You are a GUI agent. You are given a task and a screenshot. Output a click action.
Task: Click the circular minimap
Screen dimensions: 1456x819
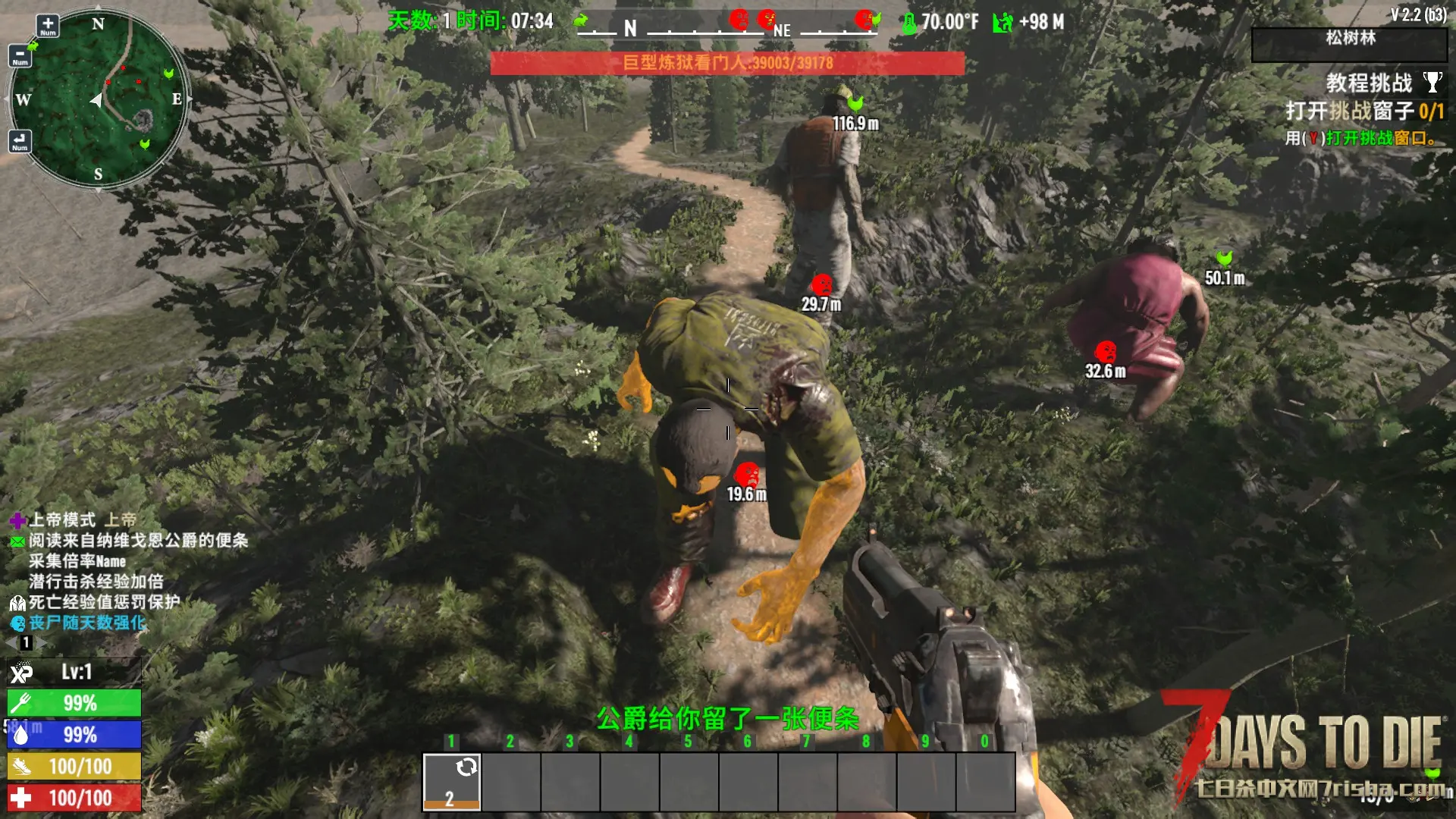pos(99,99)
